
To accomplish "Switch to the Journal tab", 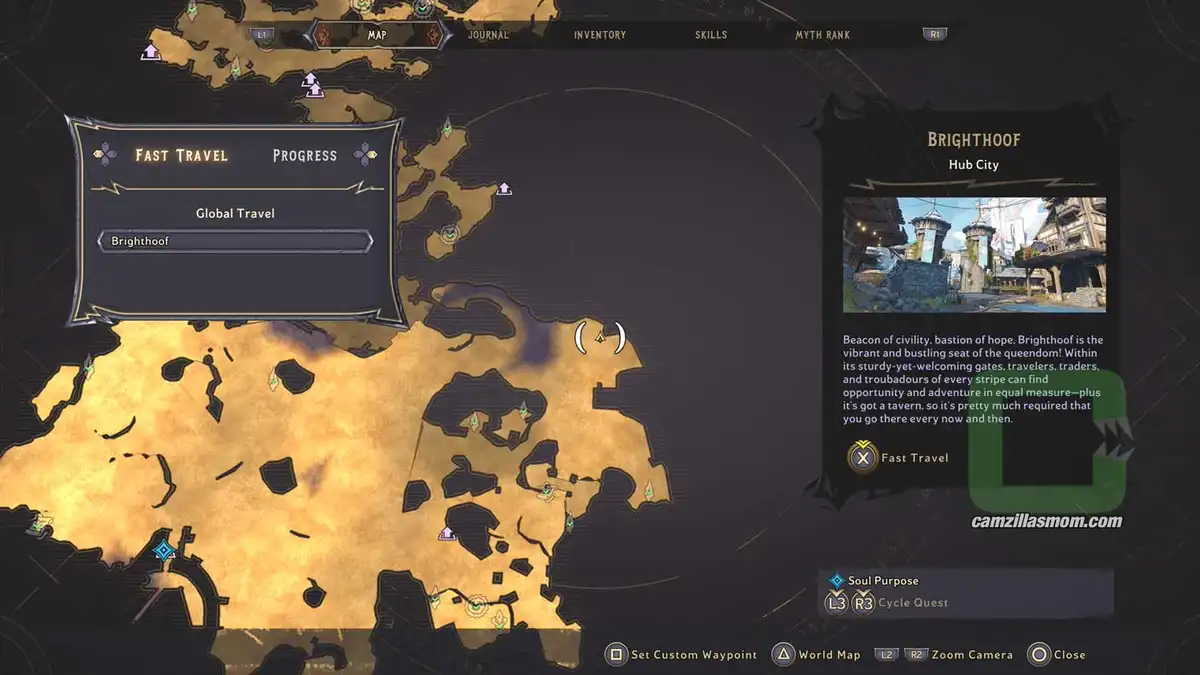I will coord(488,35).
